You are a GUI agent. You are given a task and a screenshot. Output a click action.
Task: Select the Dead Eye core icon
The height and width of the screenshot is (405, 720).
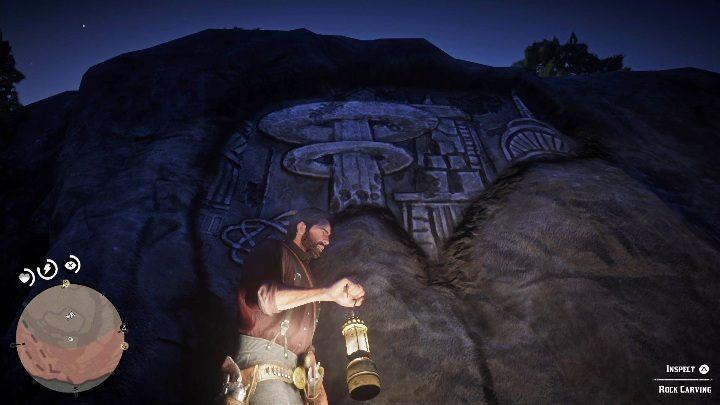point(71,265)
